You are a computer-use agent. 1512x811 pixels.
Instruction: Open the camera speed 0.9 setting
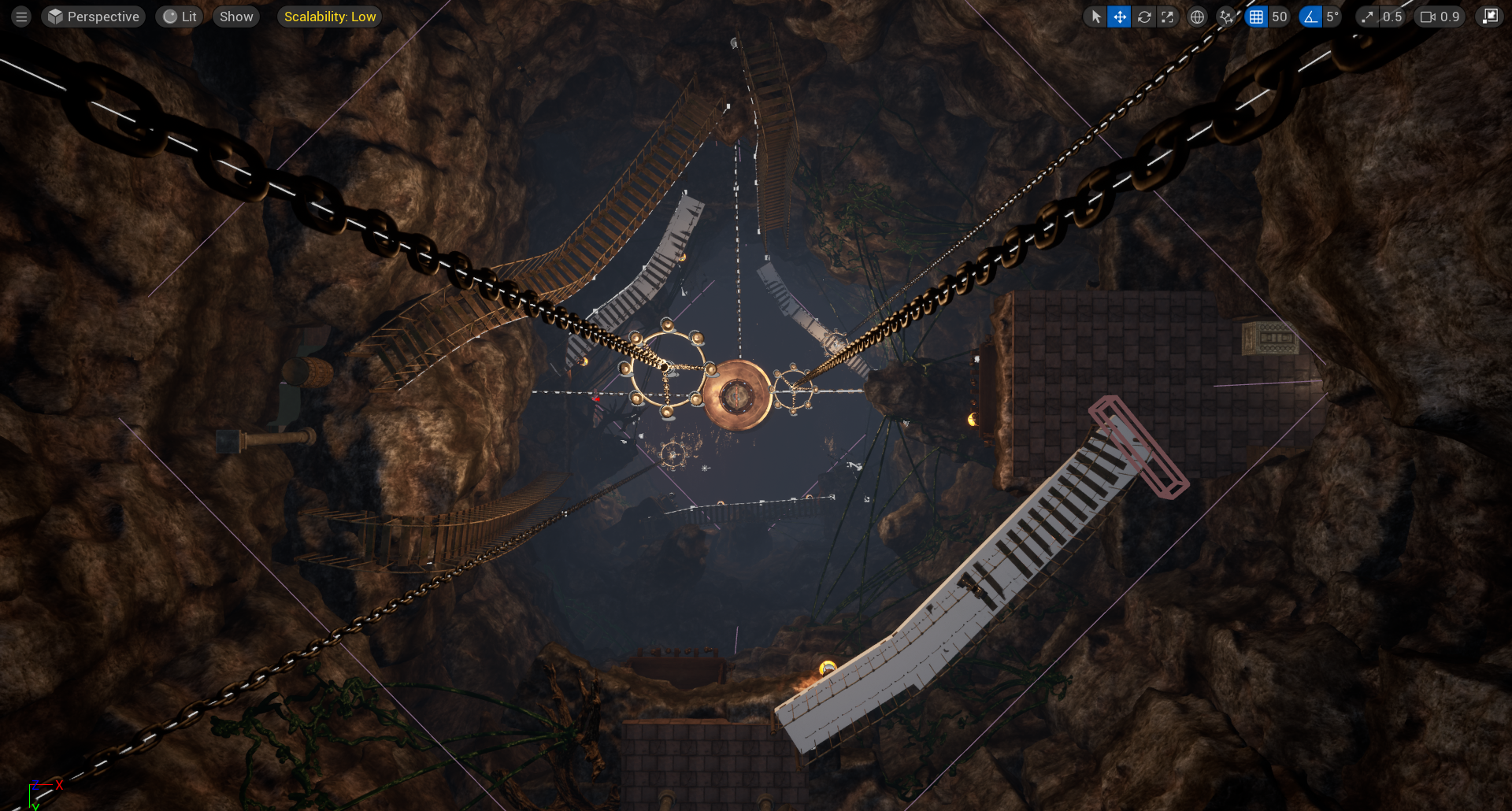click(1440, 17)
